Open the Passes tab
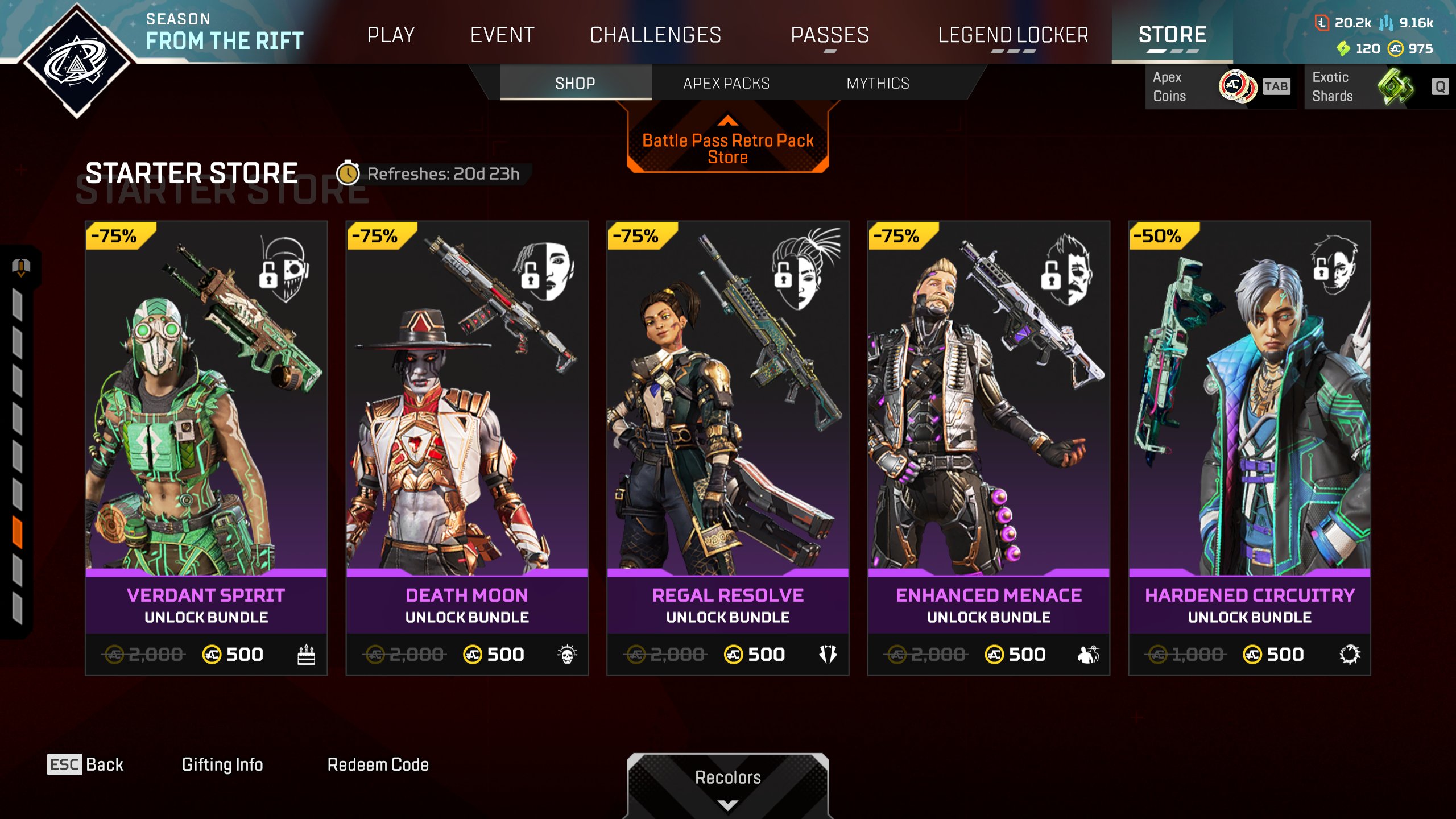Viewport: 1456px width, 819px height. [x=830, y=35]
